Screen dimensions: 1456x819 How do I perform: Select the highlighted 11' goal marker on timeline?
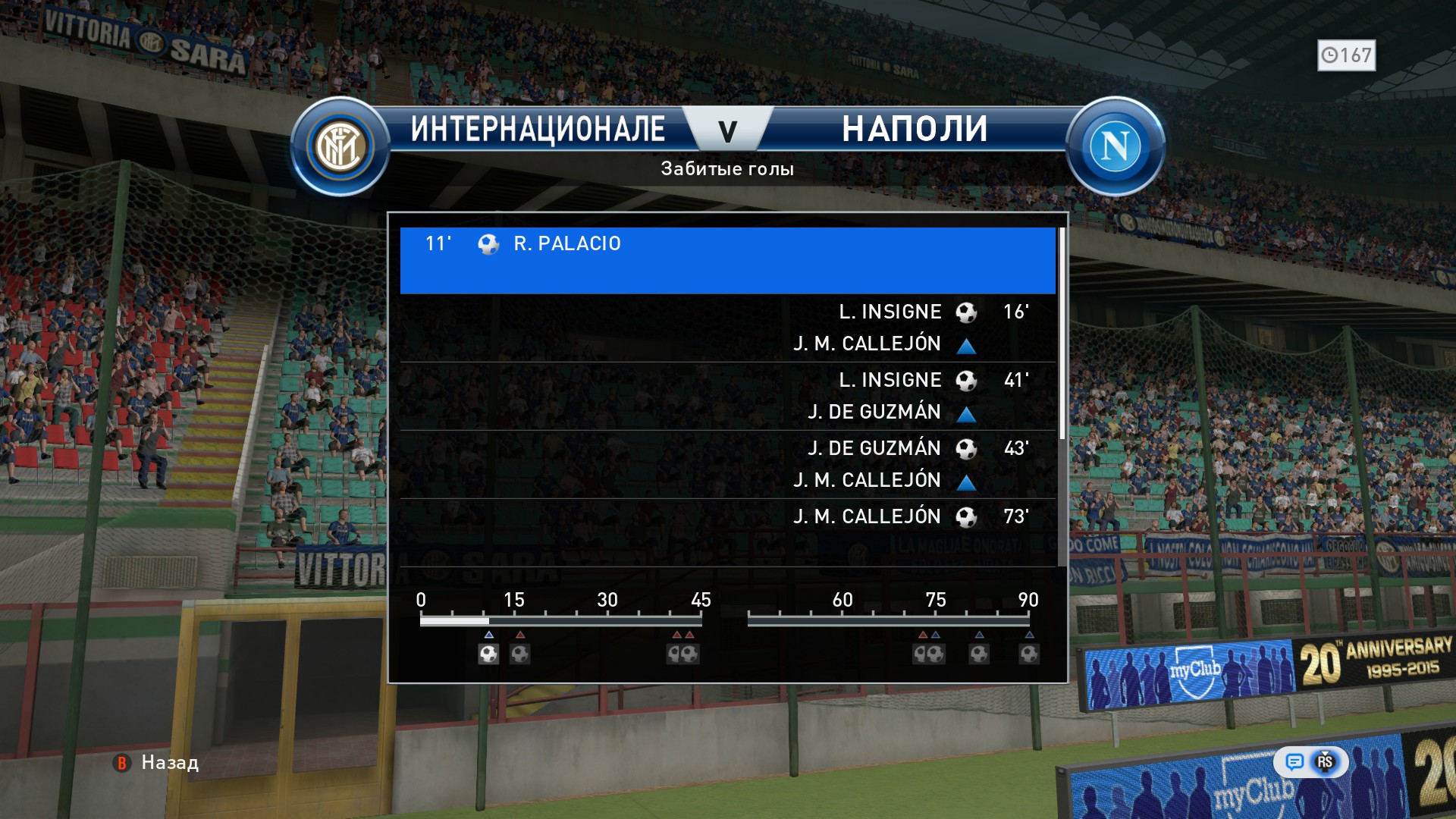point(488,654)
